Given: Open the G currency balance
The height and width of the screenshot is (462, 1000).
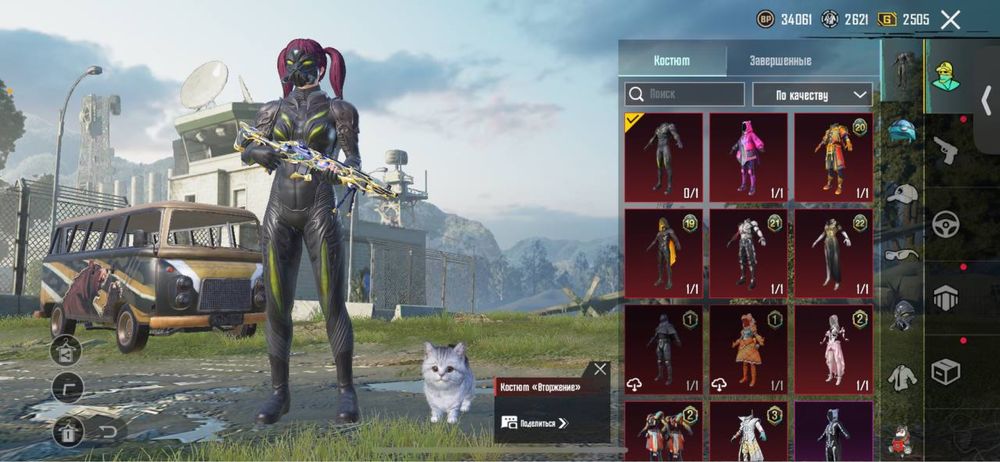Looking at the screenshot, I should point(904,19).
